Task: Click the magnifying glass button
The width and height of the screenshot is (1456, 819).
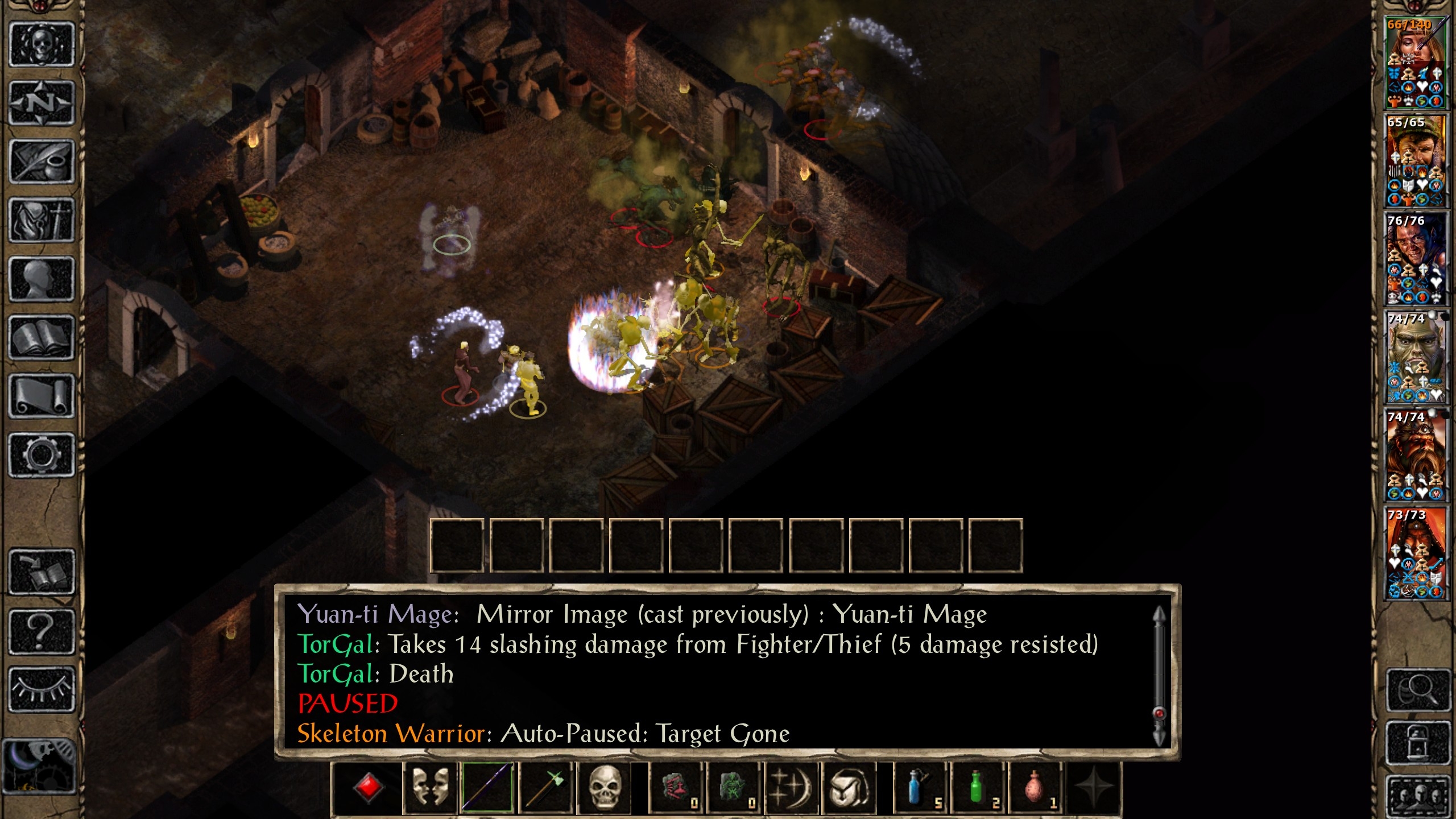Action: [x=1417, y=690]
